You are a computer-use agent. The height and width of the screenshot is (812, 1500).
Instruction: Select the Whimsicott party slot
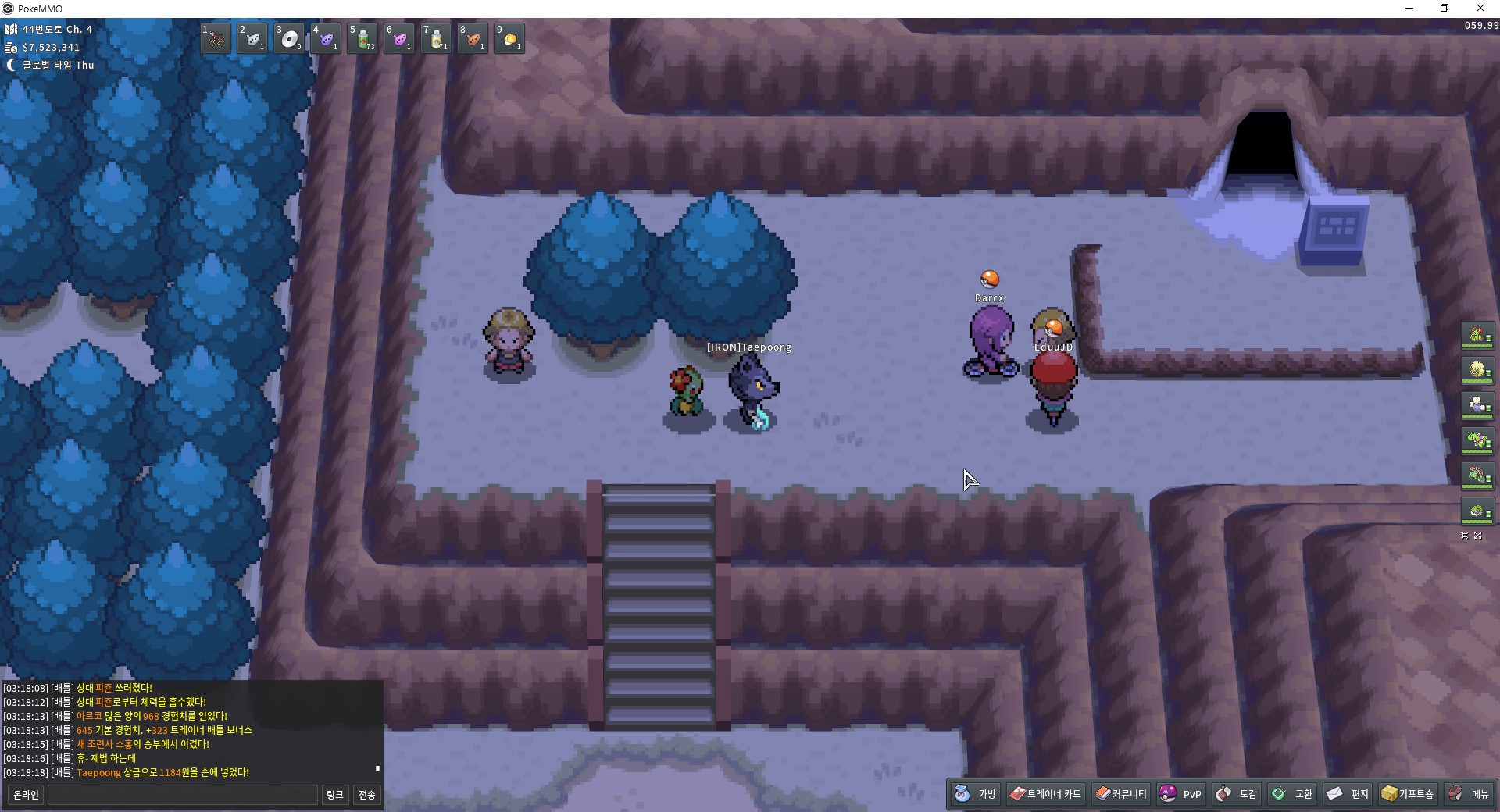point(1477,371)
